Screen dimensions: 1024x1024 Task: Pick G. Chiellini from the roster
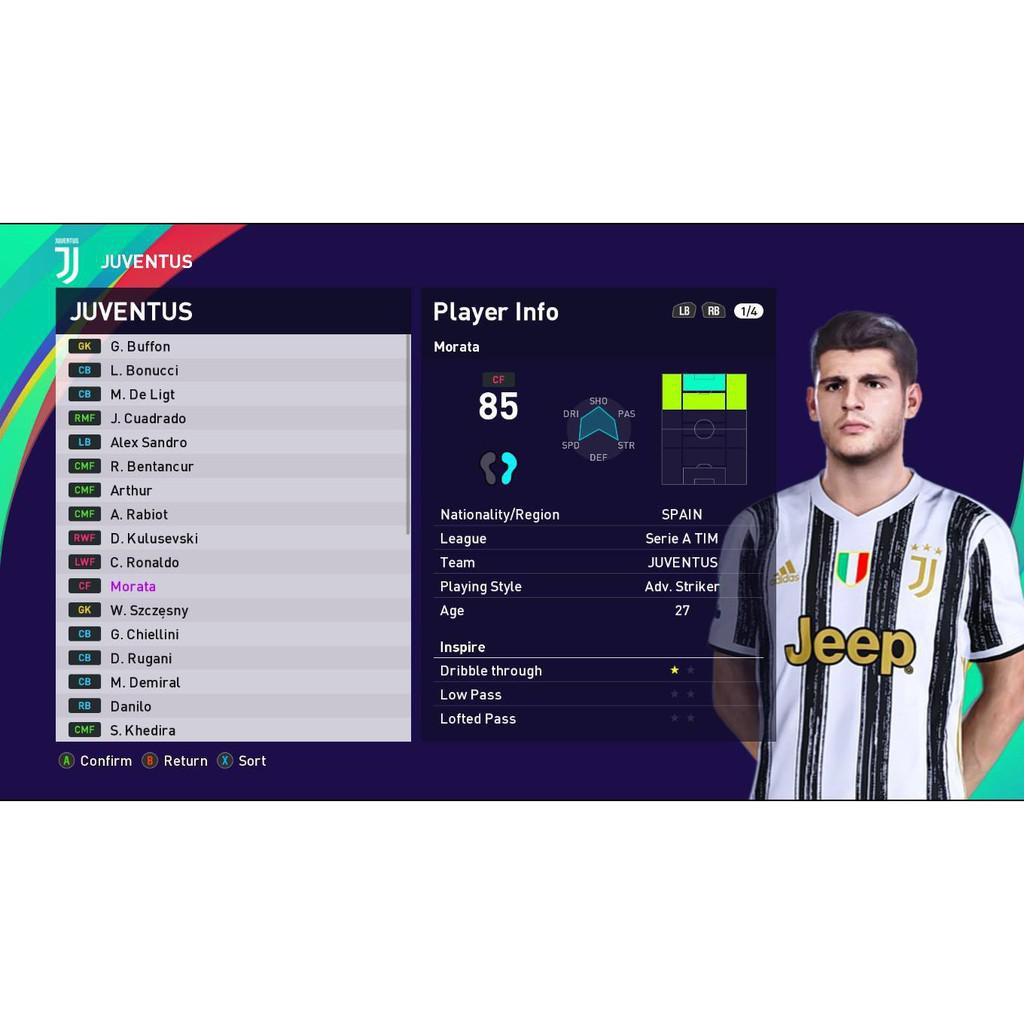click(145, 634)
